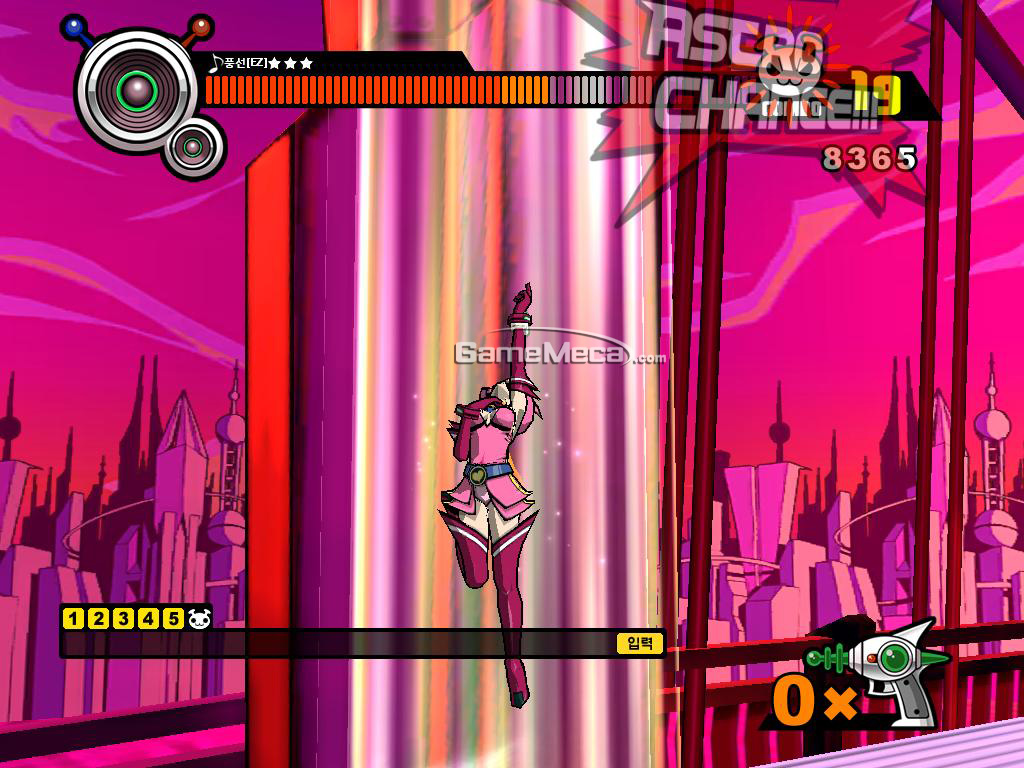
Task: Click the large speaker icon
Action: click(136, 93)
